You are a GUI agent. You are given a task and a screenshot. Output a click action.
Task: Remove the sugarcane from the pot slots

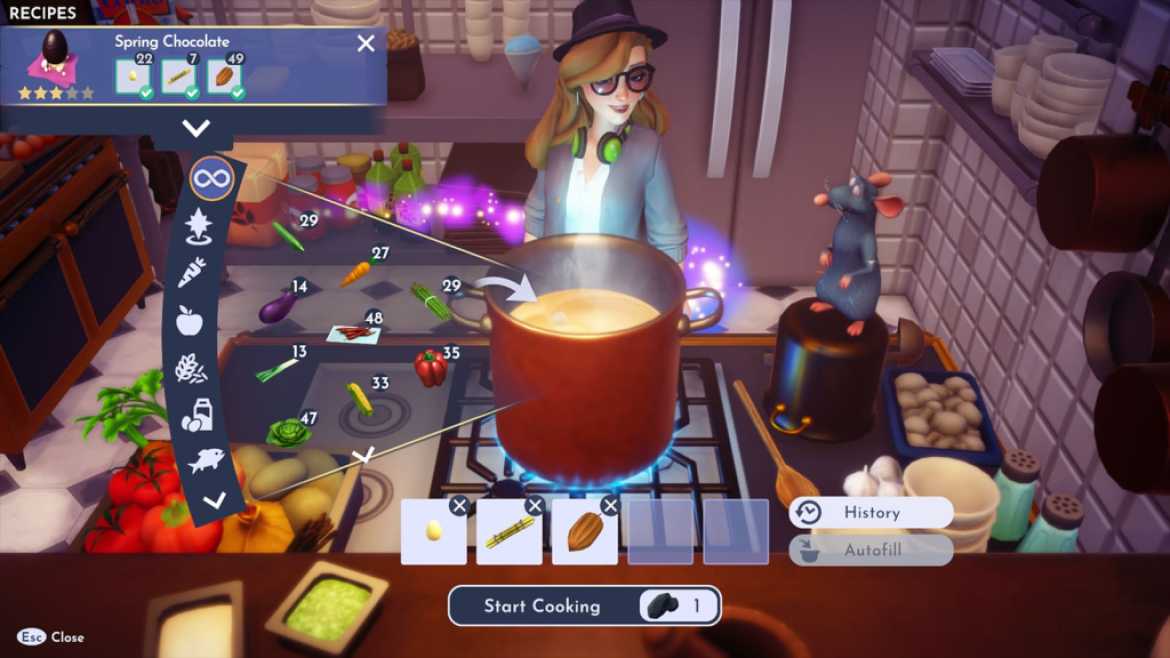(535, 506)
